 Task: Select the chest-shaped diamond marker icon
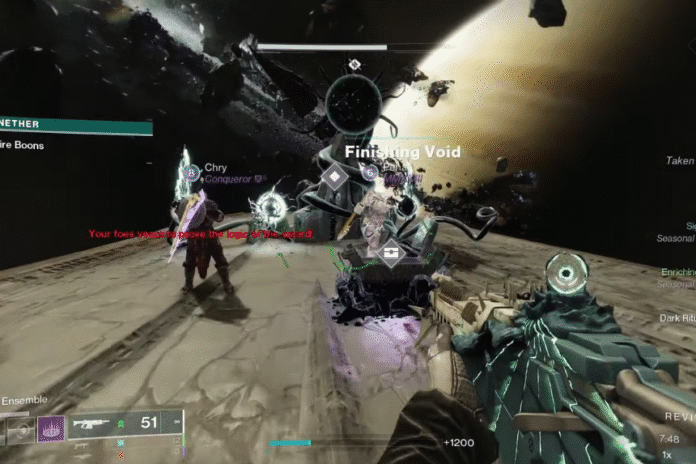pos(387,255)
